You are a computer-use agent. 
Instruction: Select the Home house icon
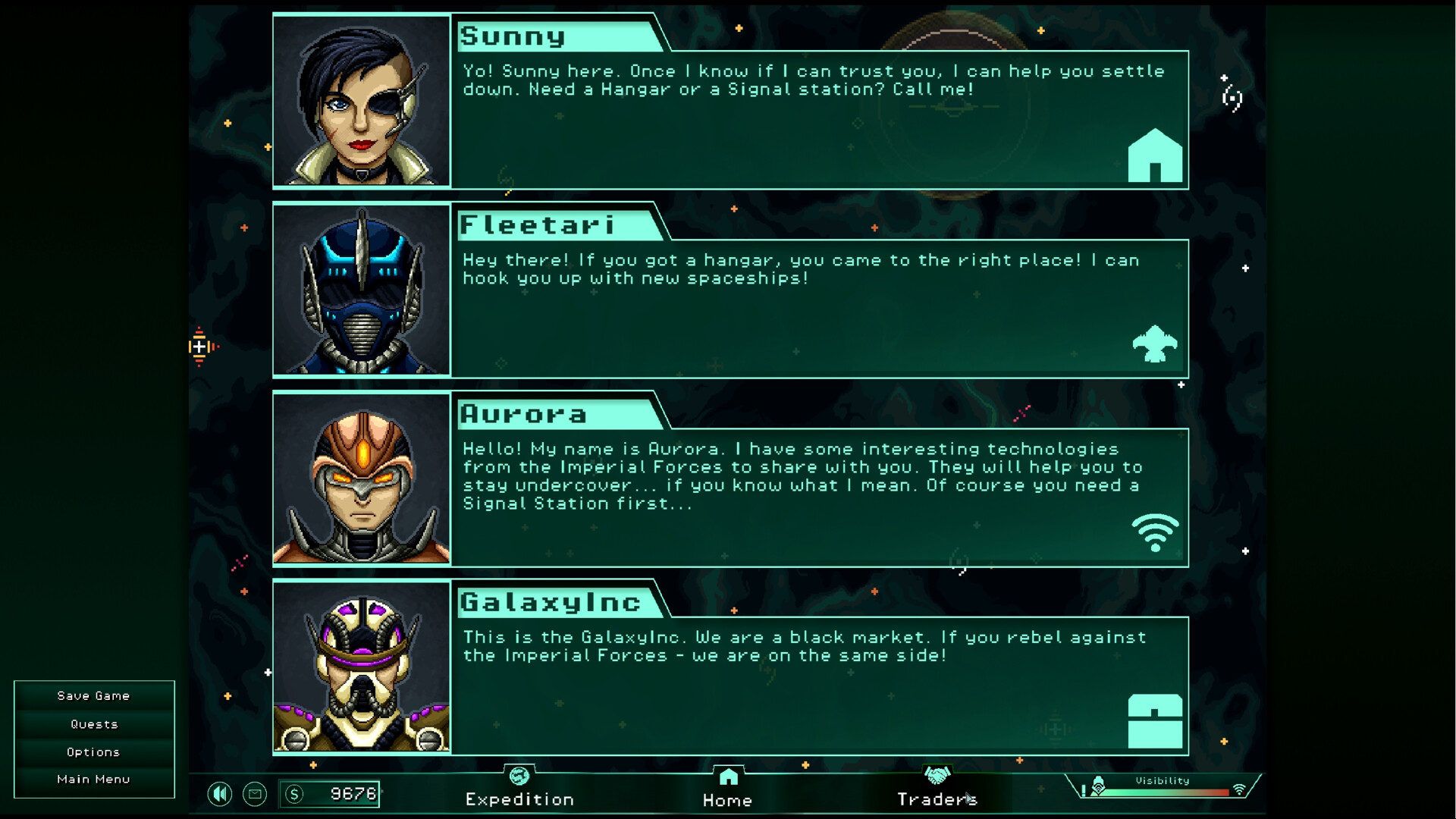point(727,776)
